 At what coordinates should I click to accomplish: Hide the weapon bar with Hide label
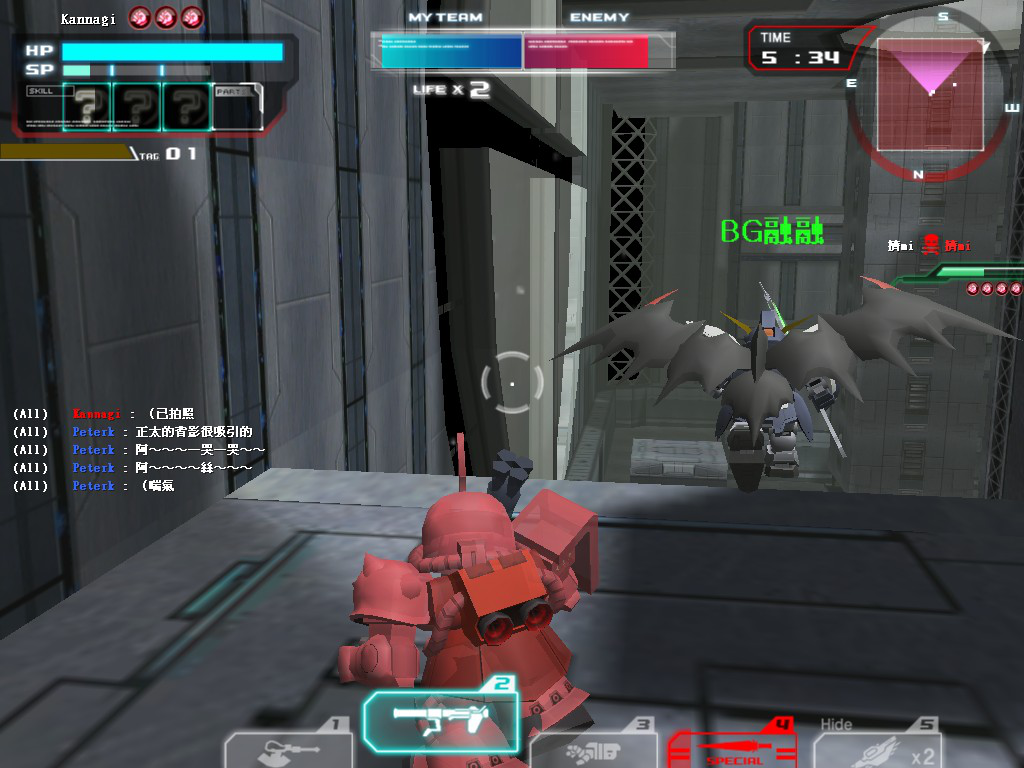coord(836,724)
